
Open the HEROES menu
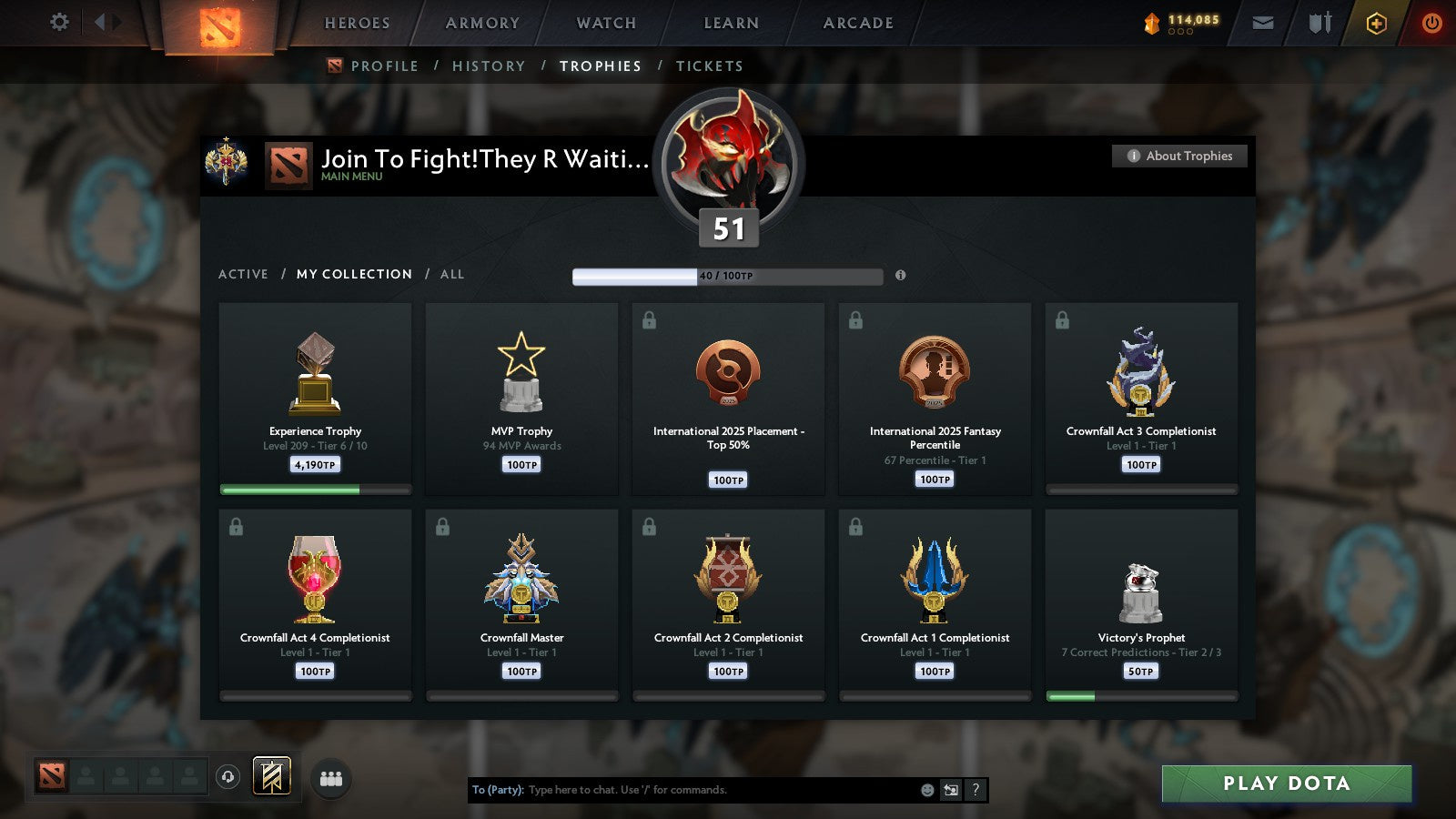356,23
